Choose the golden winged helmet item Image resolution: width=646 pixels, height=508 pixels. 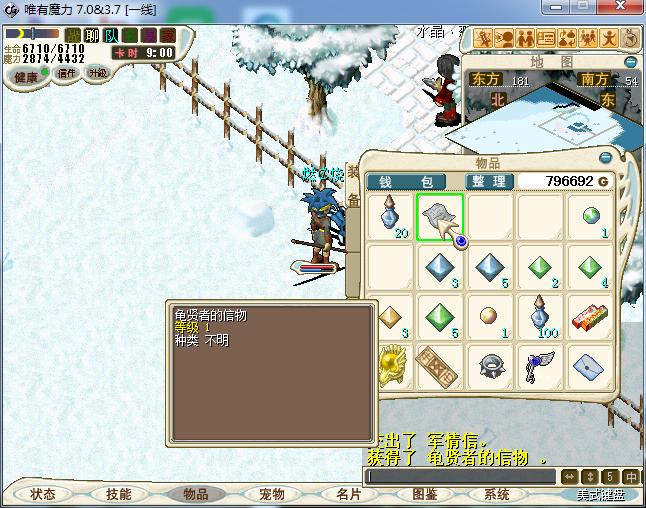389,367
